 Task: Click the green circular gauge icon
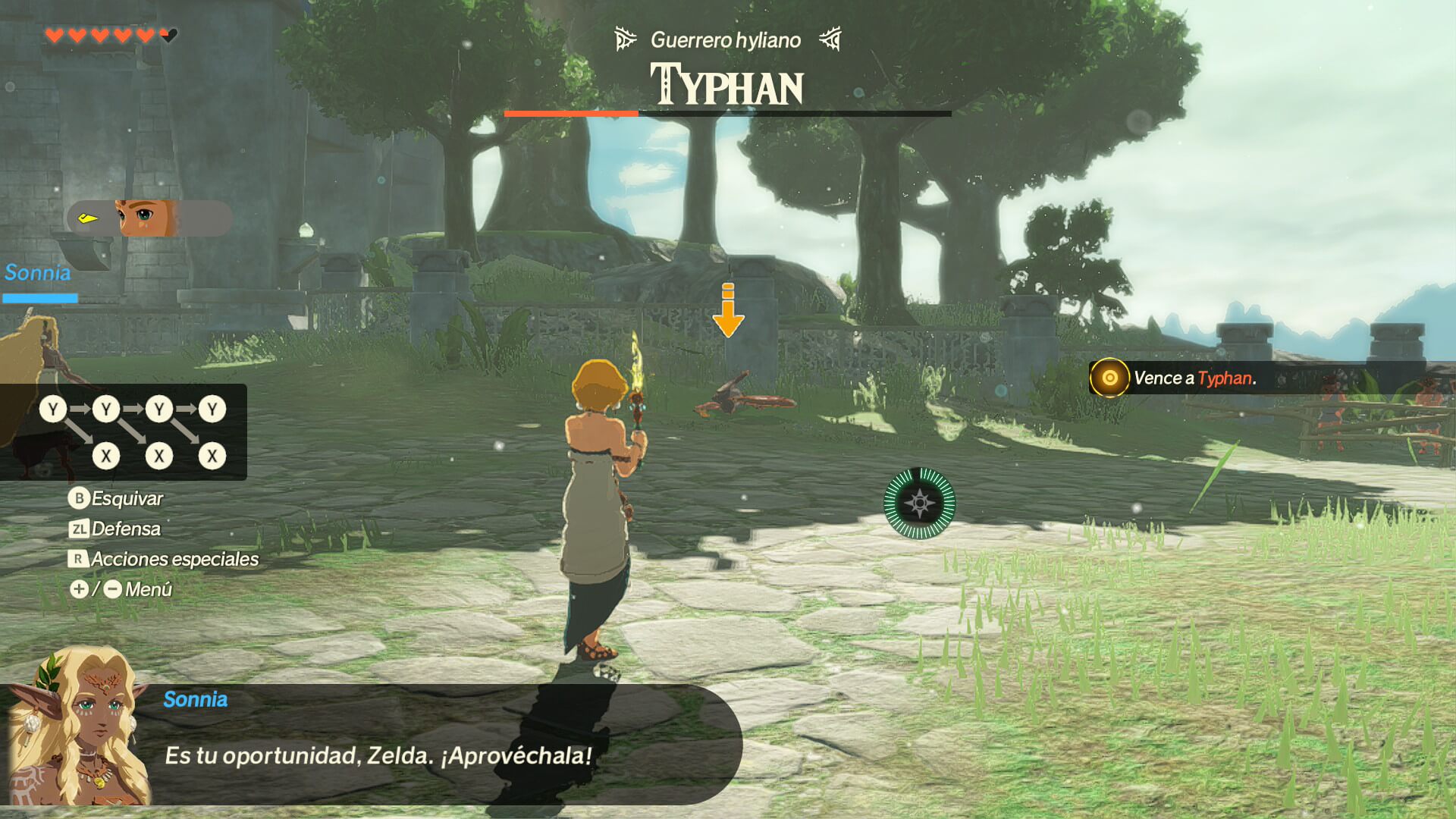919,504
